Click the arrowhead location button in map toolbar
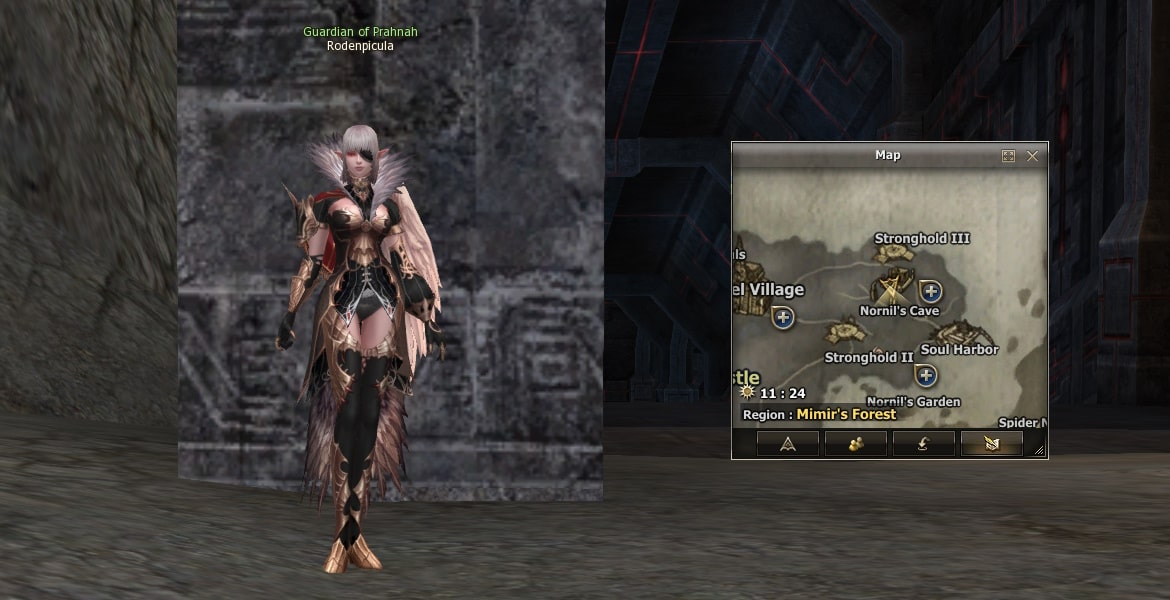1170x600 pixels. (787, 444)
